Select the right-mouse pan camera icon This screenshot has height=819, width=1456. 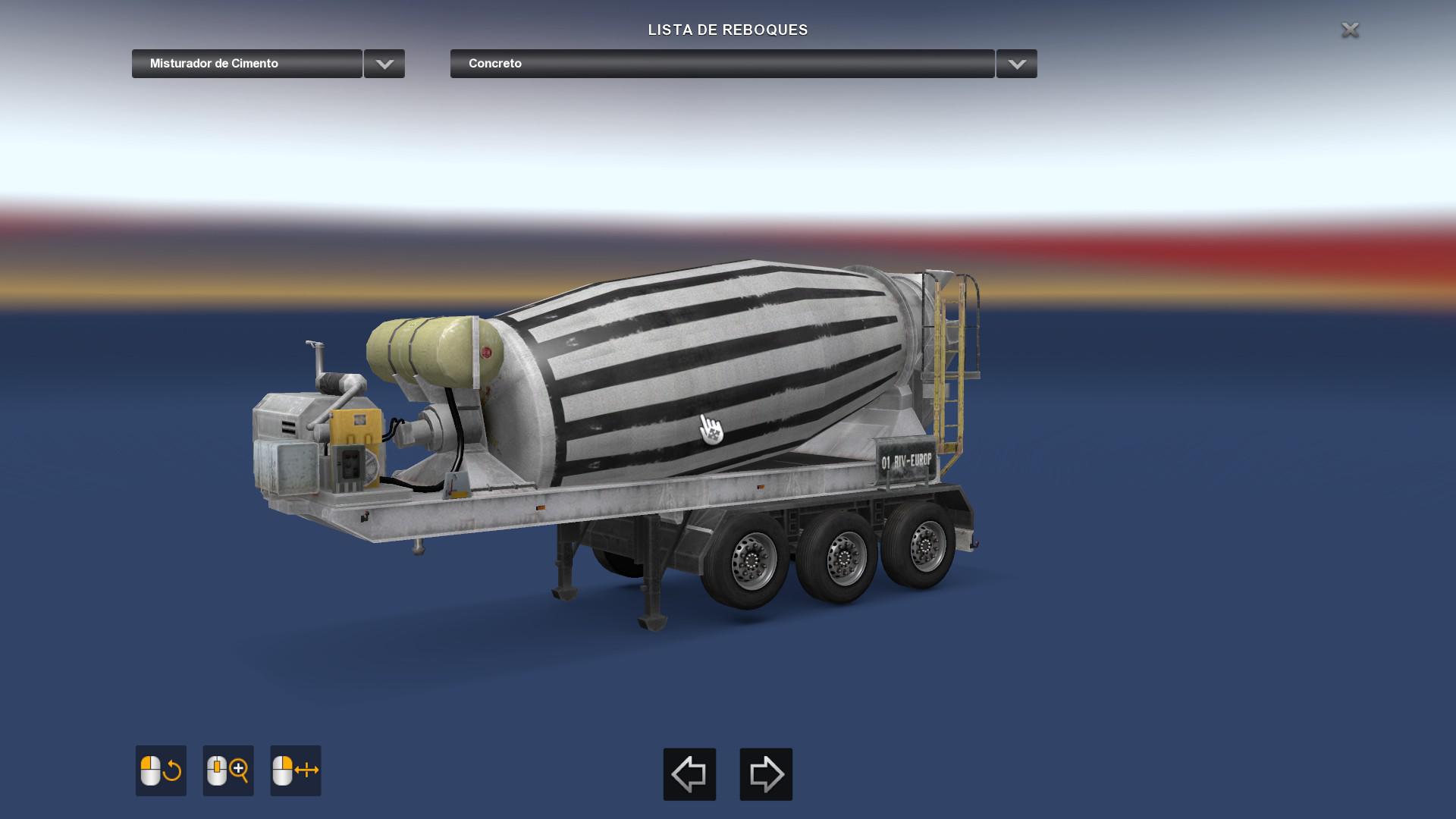pos(295,770)
